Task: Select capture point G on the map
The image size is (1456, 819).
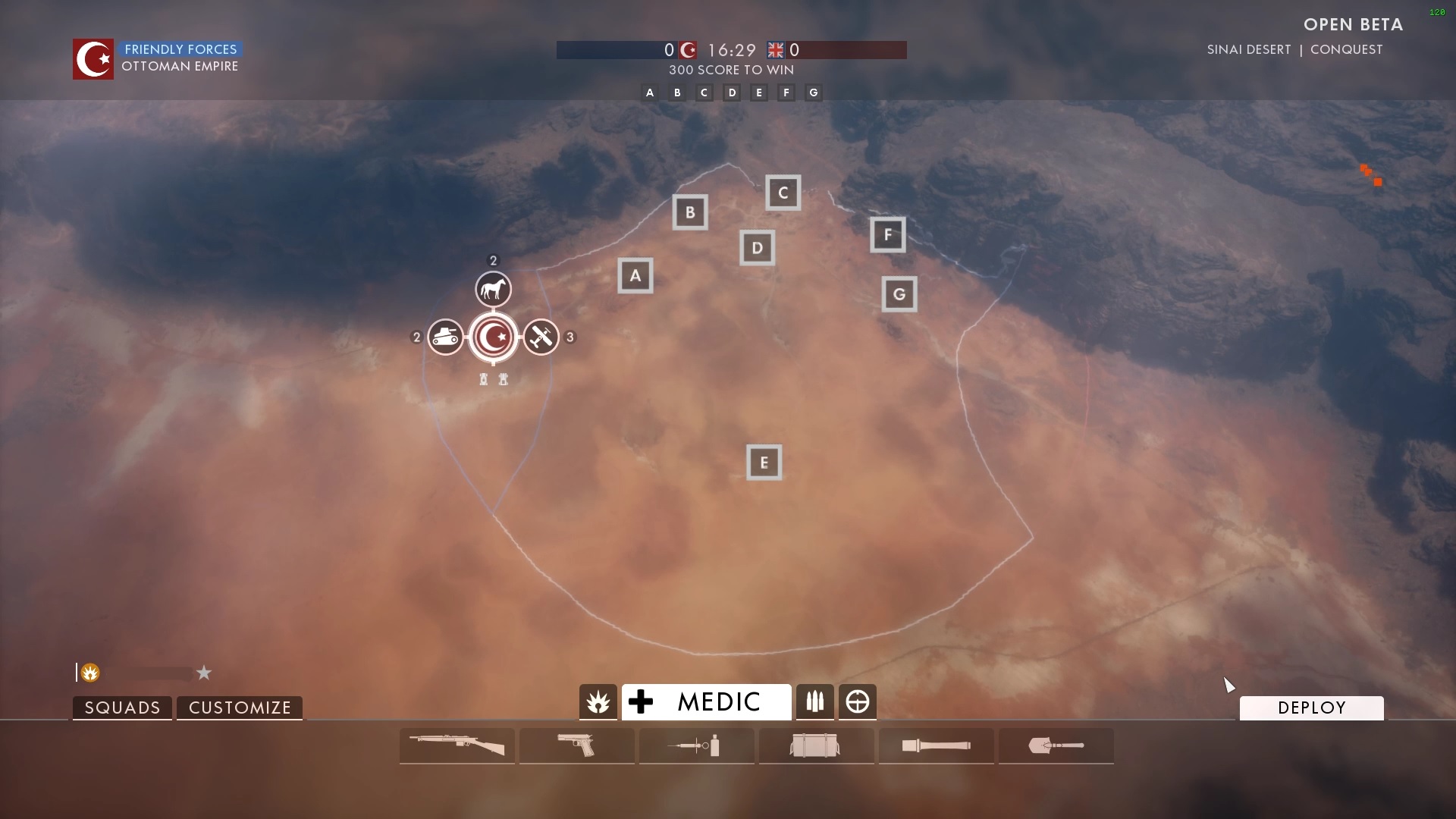Action: 899,294
